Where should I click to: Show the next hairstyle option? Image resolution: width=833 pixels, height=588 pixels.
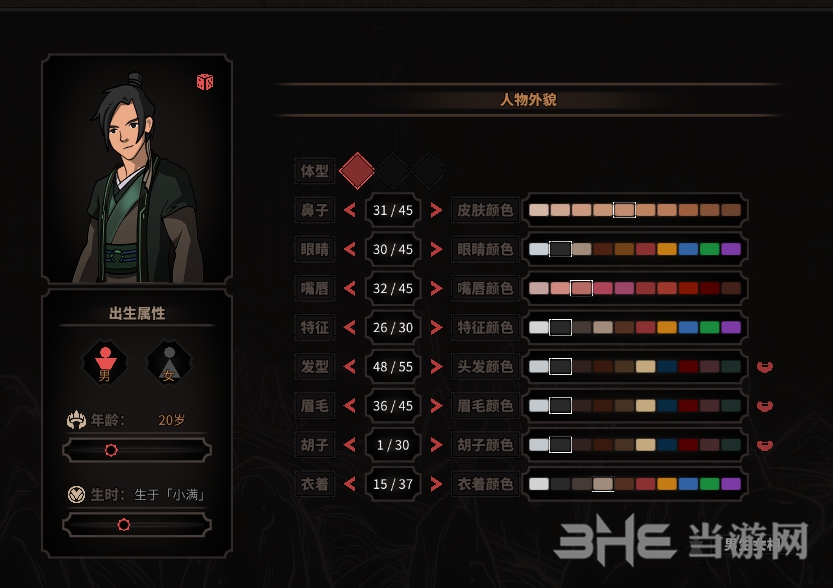click(436, 367)
